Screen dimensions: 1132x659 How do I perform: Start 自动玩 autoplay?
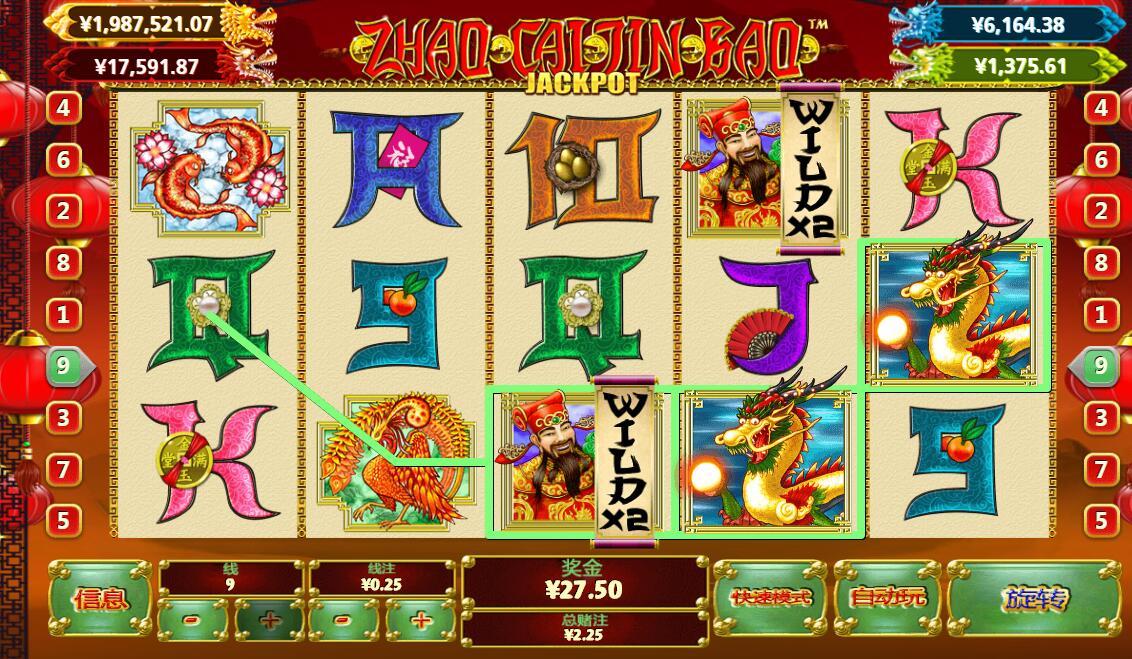point(887,599)
